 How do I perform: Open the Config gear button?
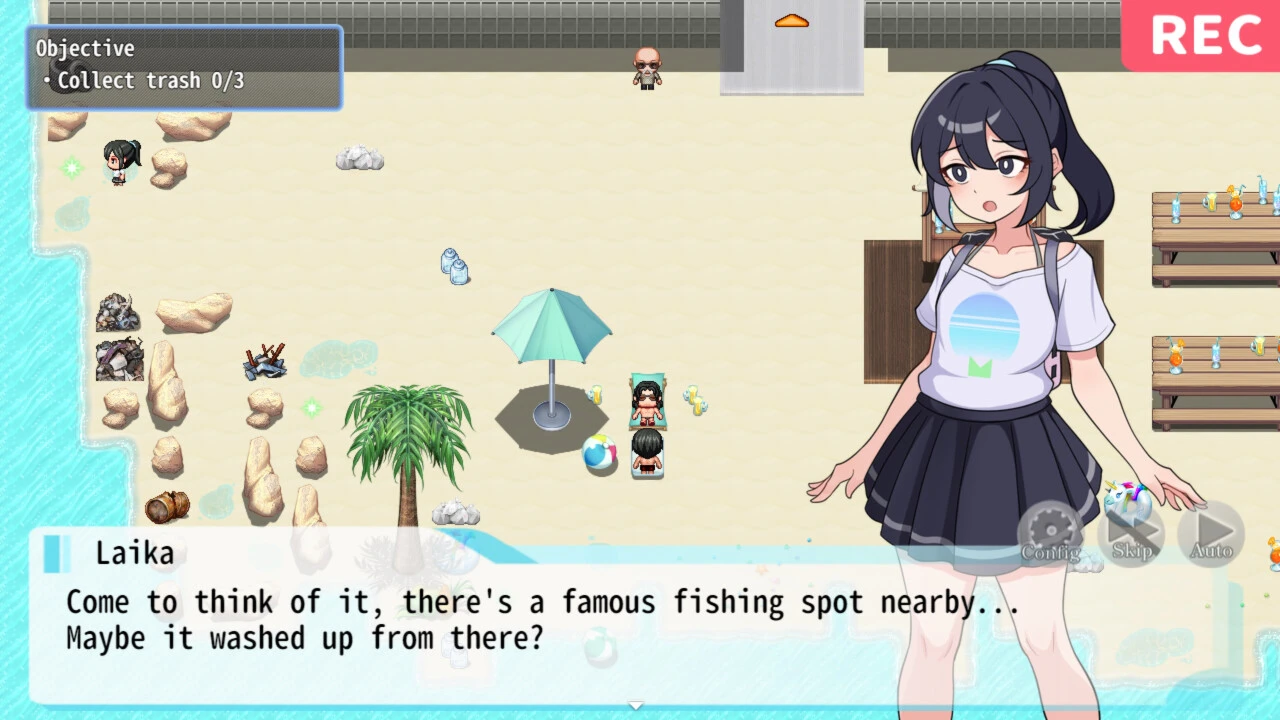1050,532
